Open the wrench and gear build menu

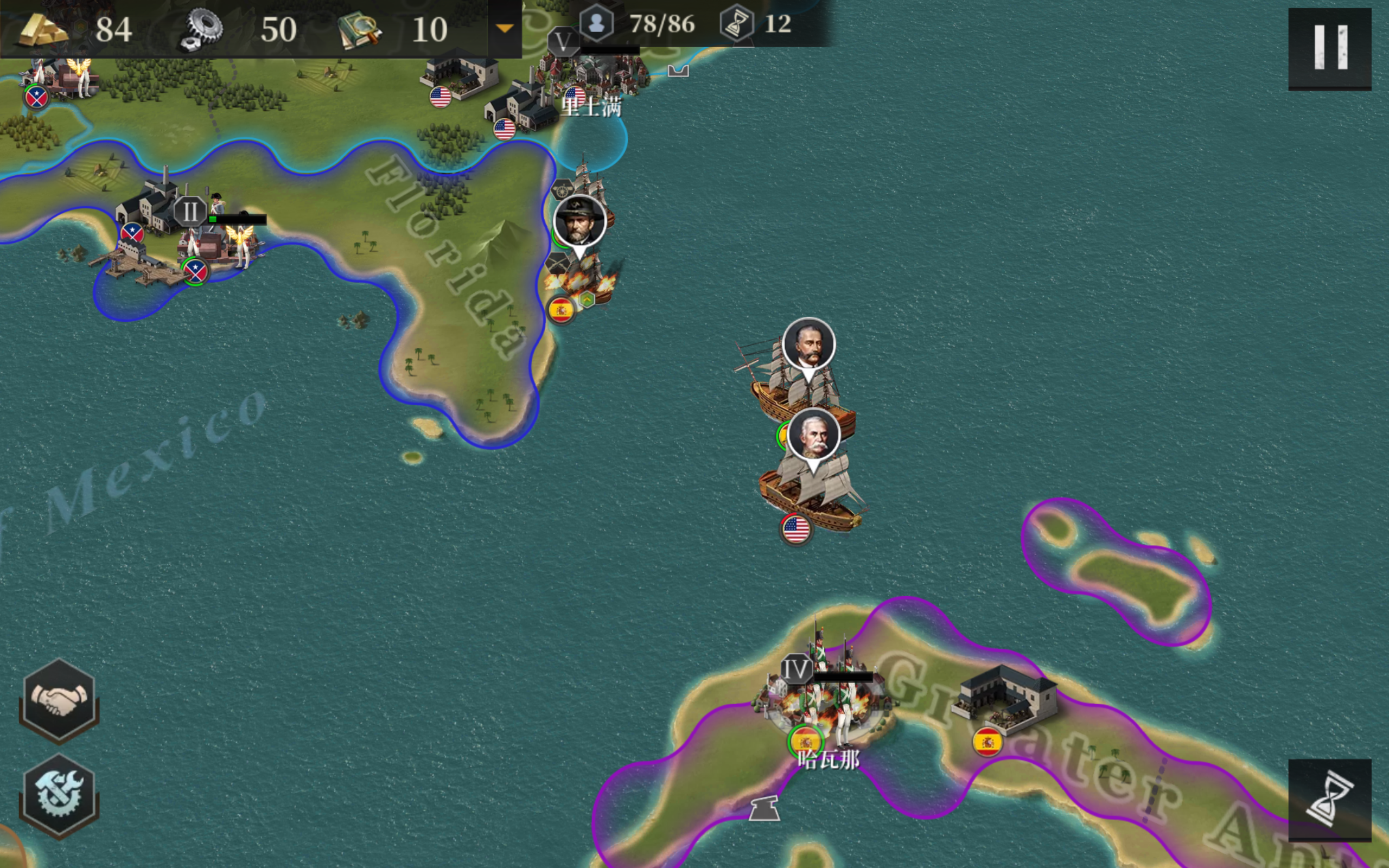[59, 795]
